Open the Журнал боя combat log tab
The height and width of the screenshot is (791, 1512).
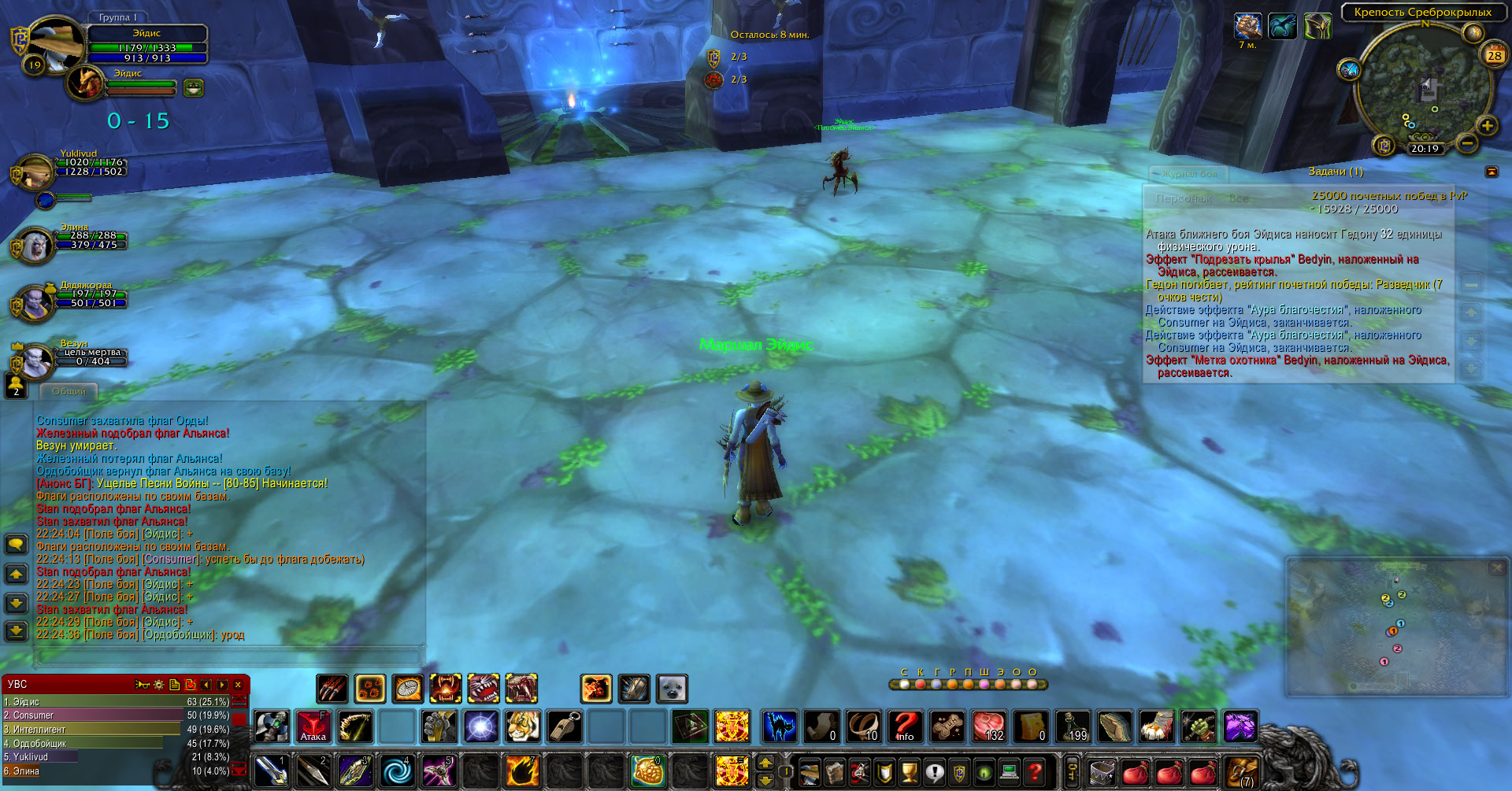click(x=1188, y=173)
